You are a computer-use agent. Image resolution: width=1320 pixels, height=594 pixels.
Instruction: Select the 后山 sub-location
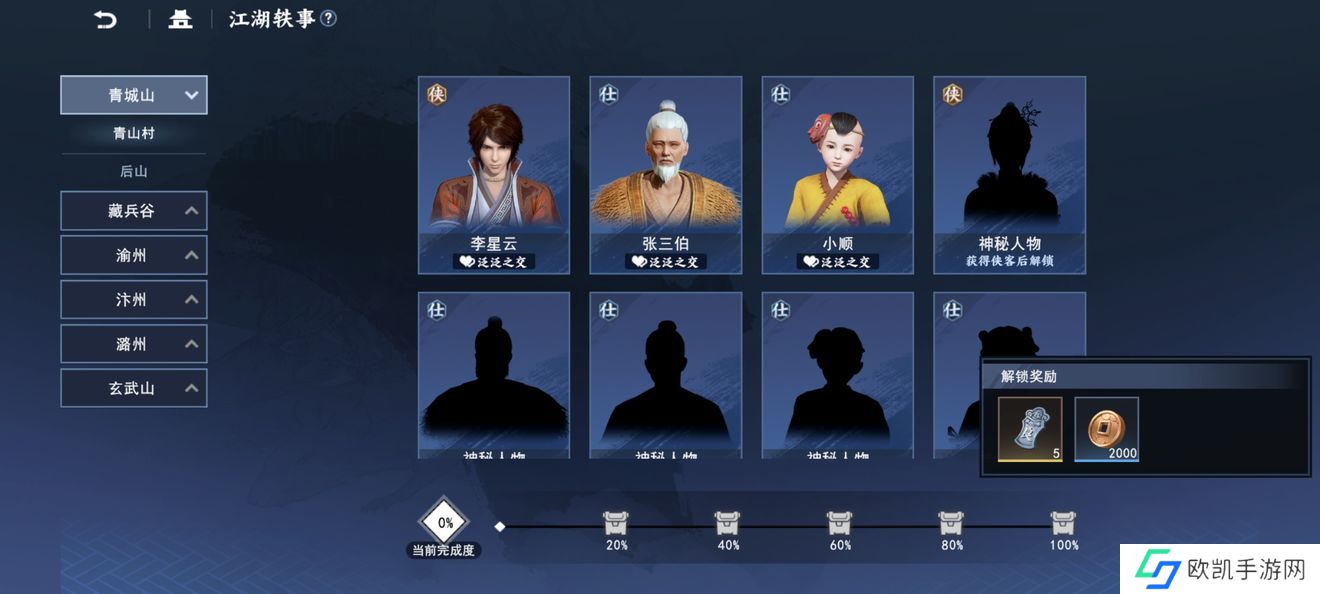click(x=134, y=171)
